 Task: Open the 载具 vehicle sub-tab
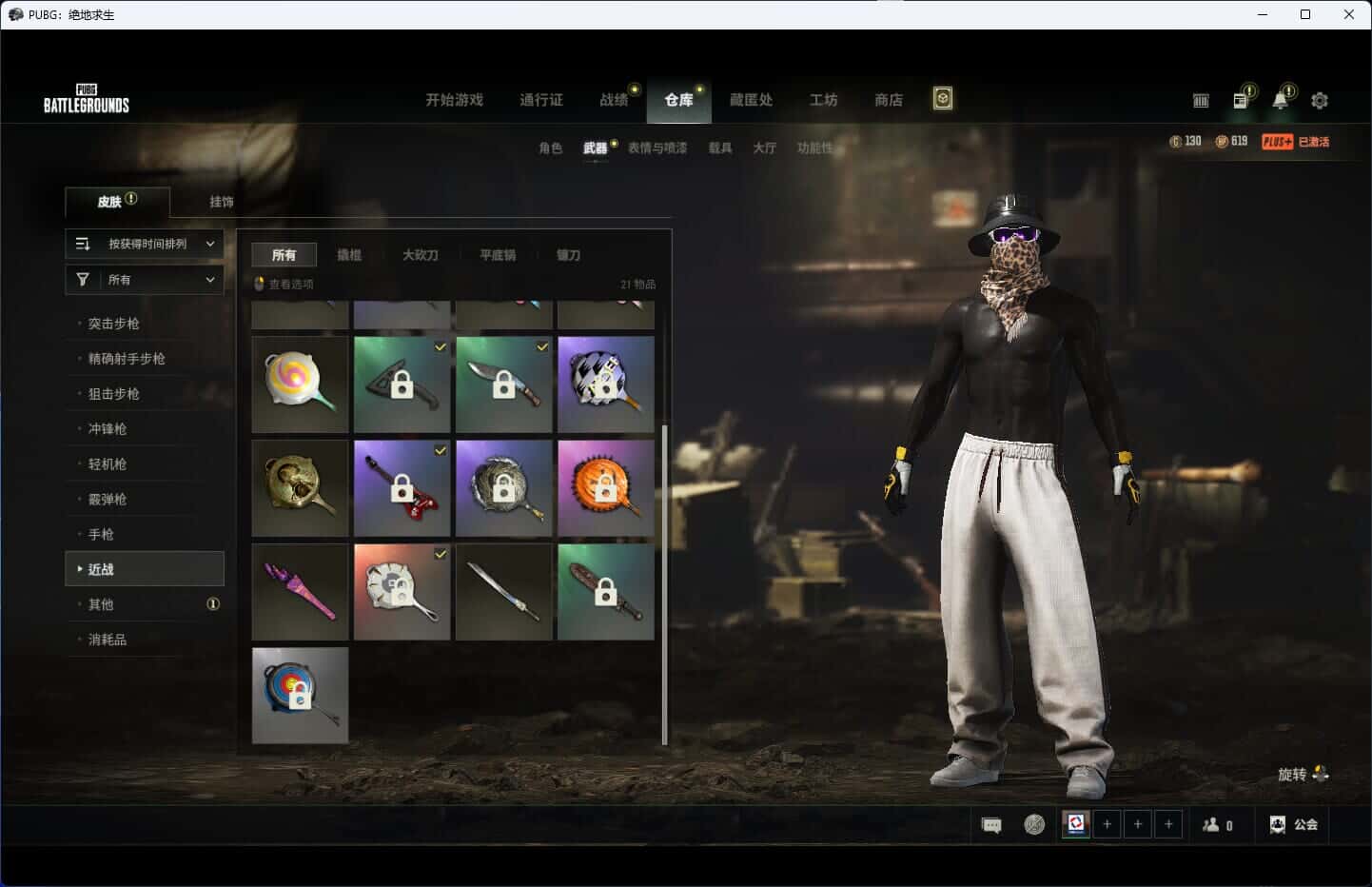pos(719,148)
